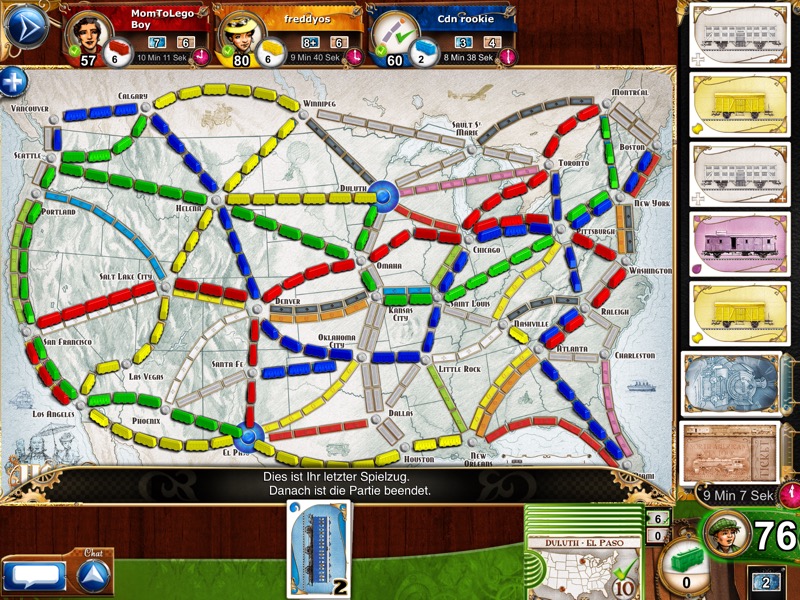Select the El Paso city marker

250,435
